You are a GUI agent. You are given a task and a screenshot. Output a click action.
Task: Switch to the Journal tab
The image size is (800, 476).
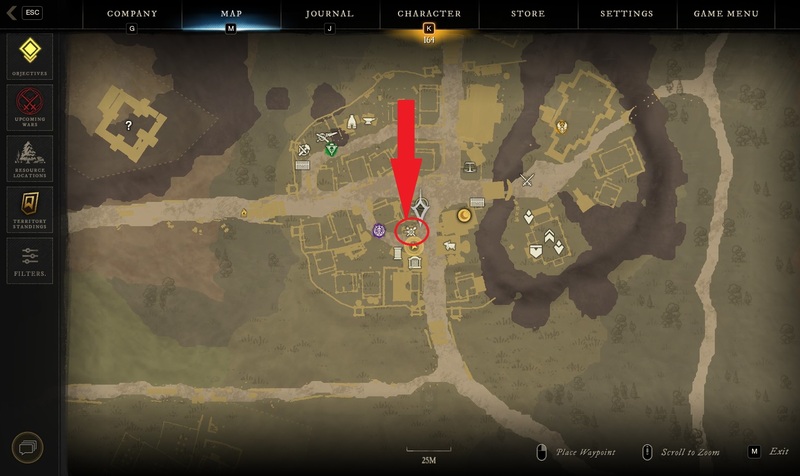(329, 14)
